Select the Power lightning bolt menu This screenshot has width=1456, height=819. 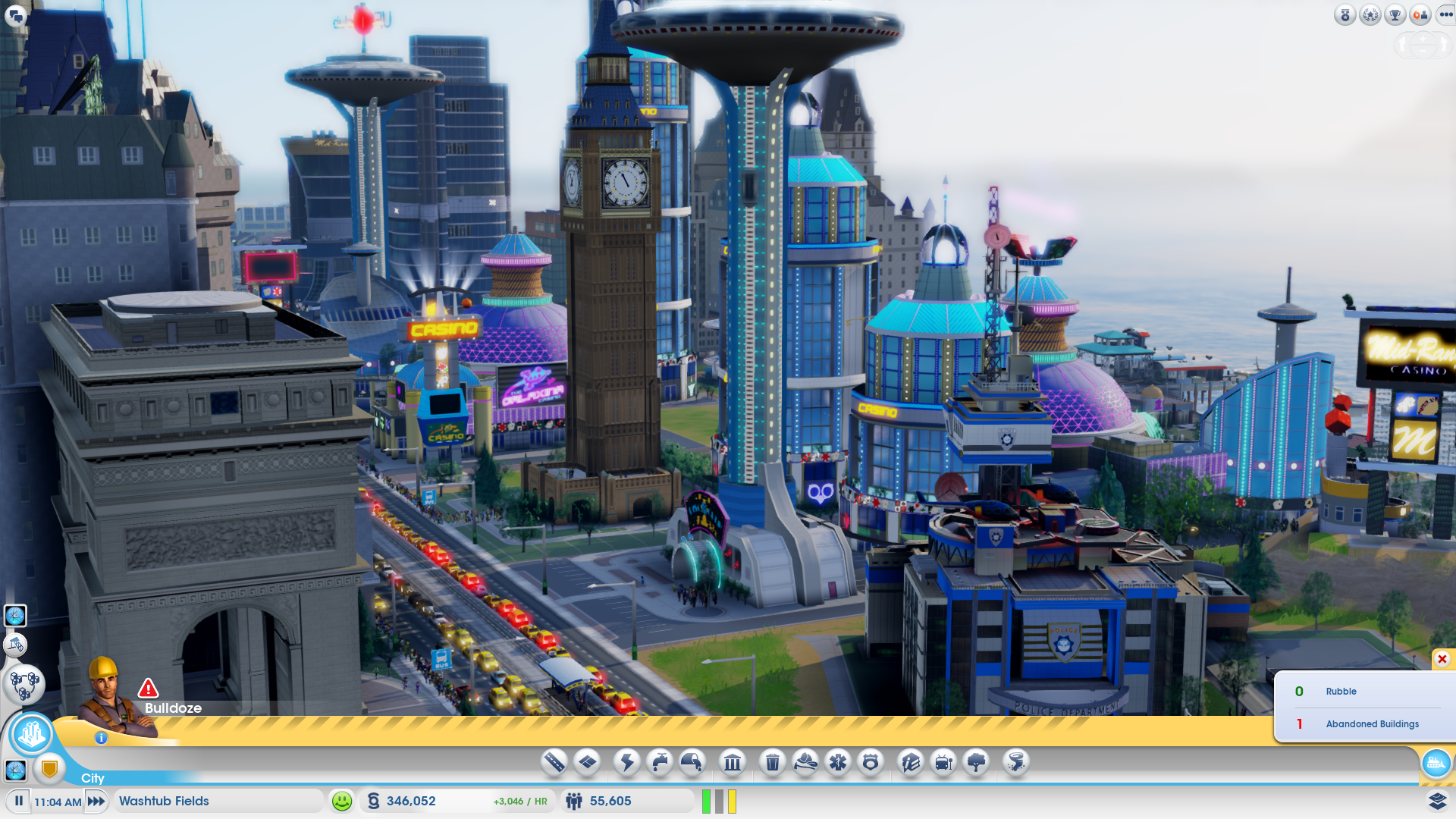[627, 761]
